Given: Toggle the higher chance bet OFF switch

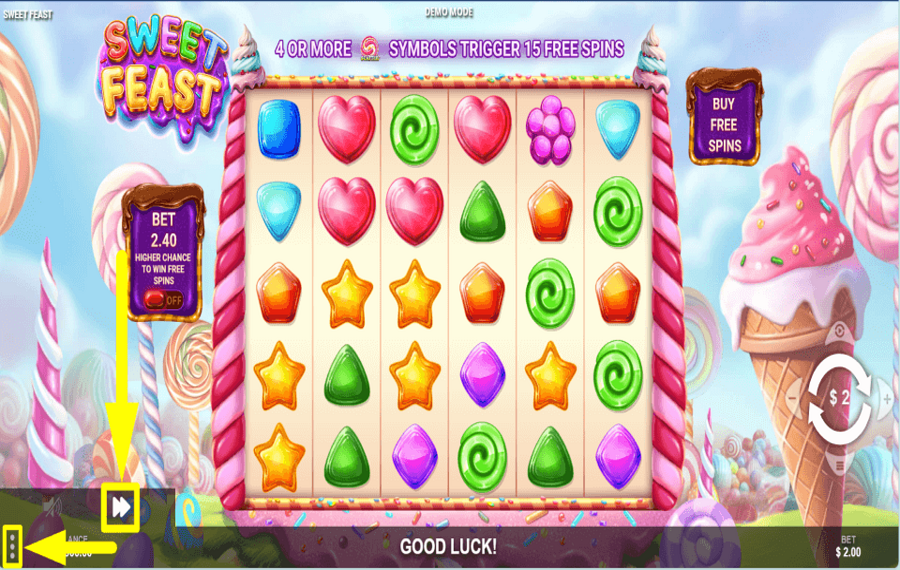Looking at the screenshot, I should 164,298.
